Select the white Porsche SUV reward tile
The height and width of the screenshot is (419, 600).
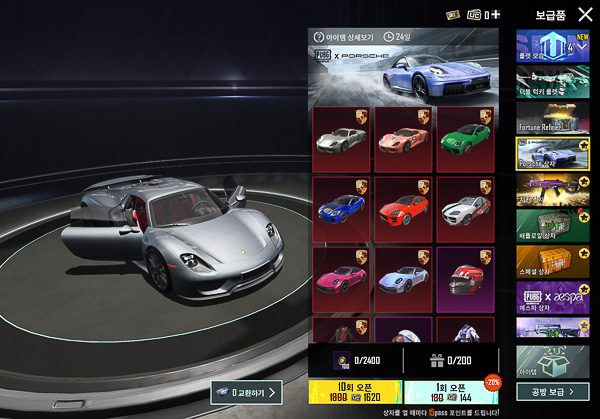coord(465,208)
